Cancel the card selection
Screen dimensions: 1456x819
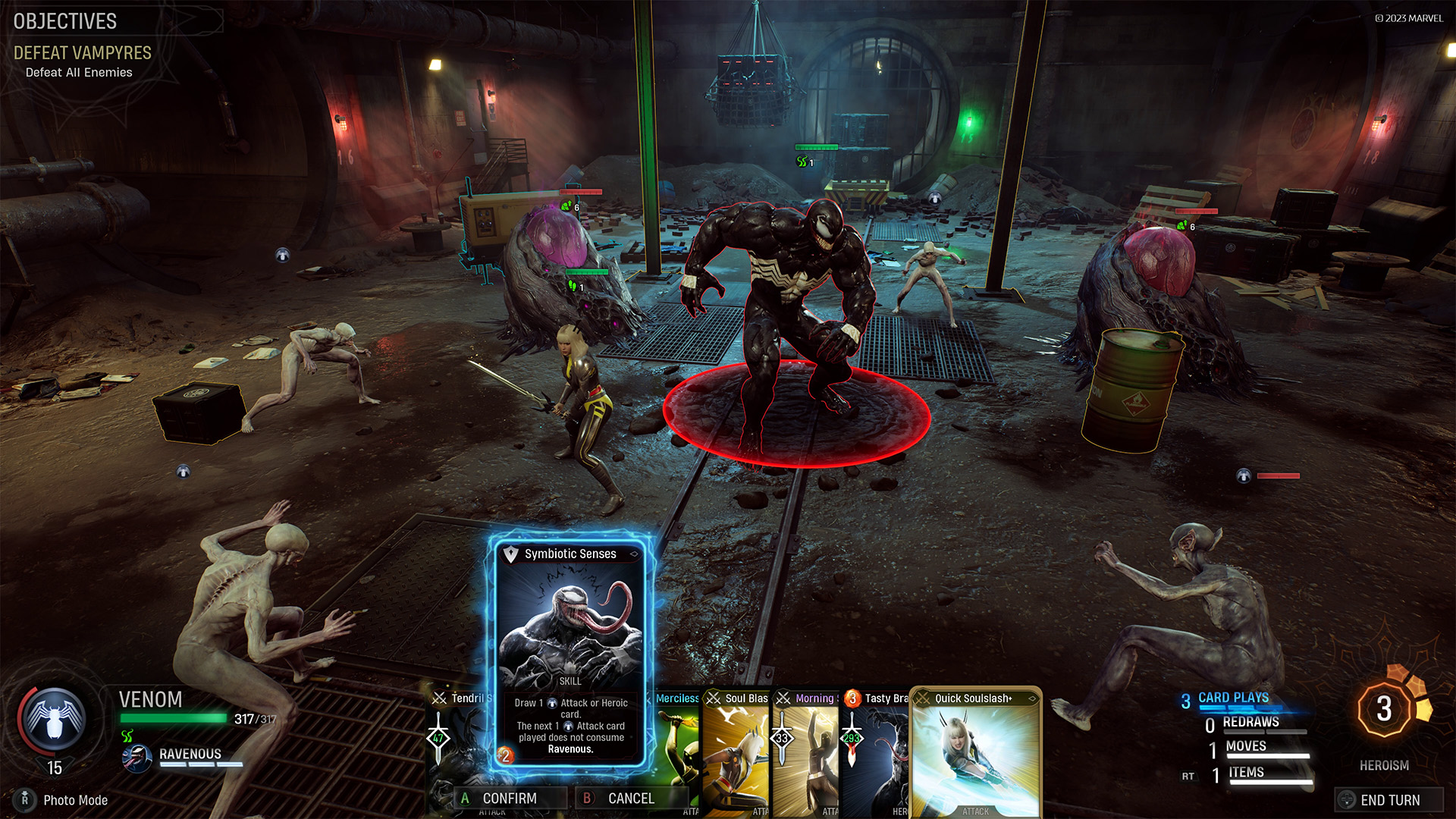click(631, 798)
